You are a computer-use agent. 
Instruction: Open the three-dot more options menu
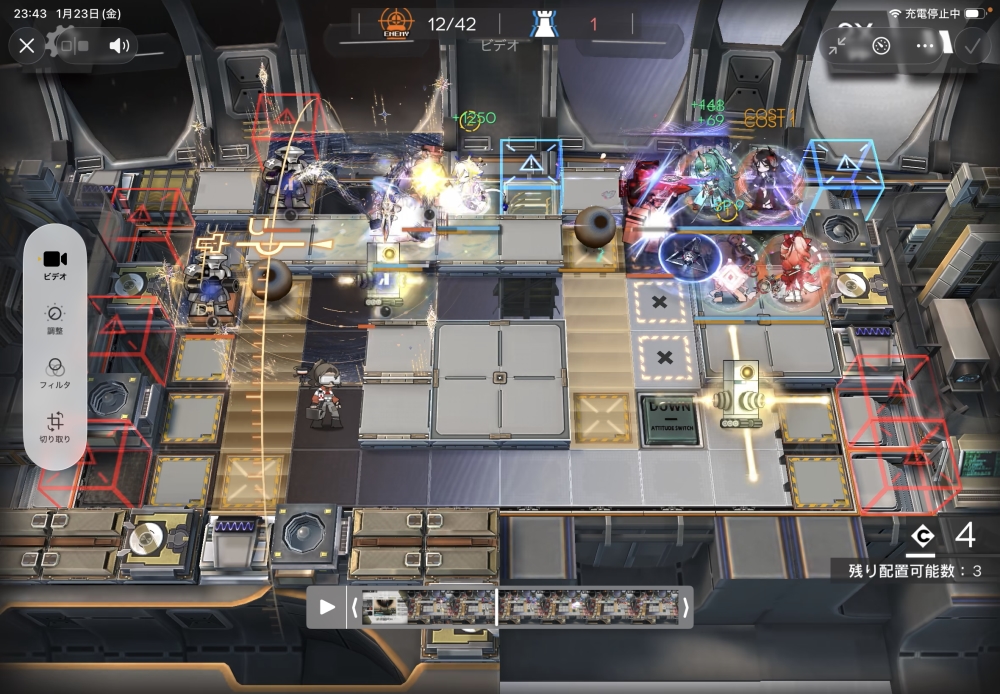925,45
